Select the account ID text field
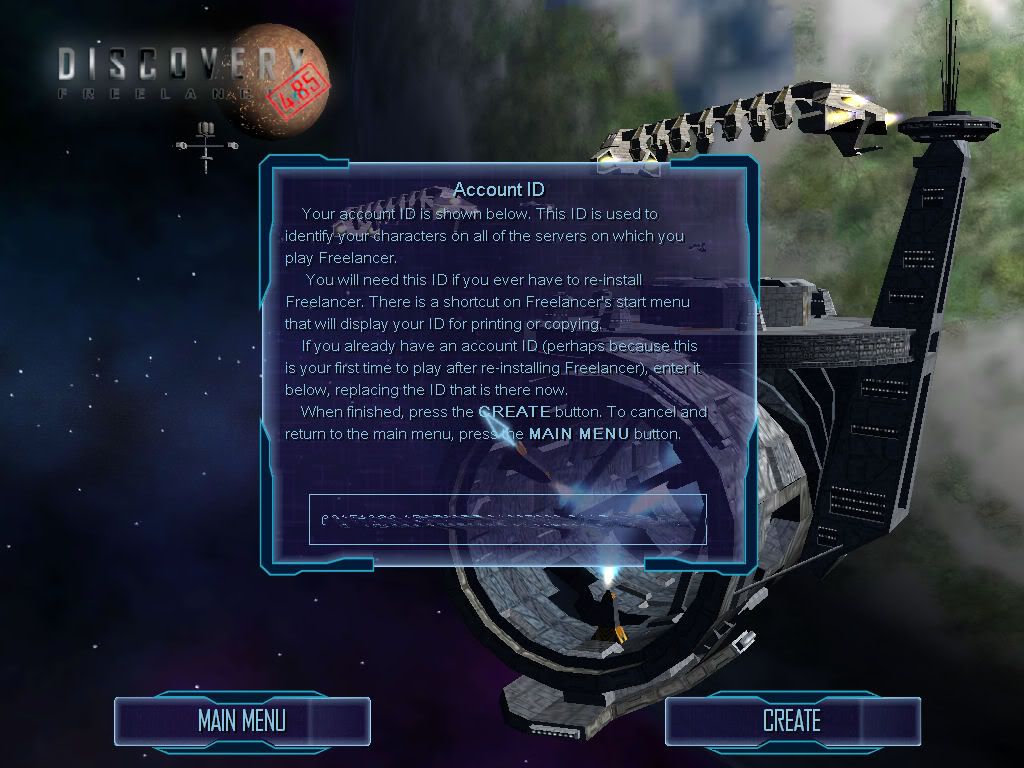 [507, 520]
